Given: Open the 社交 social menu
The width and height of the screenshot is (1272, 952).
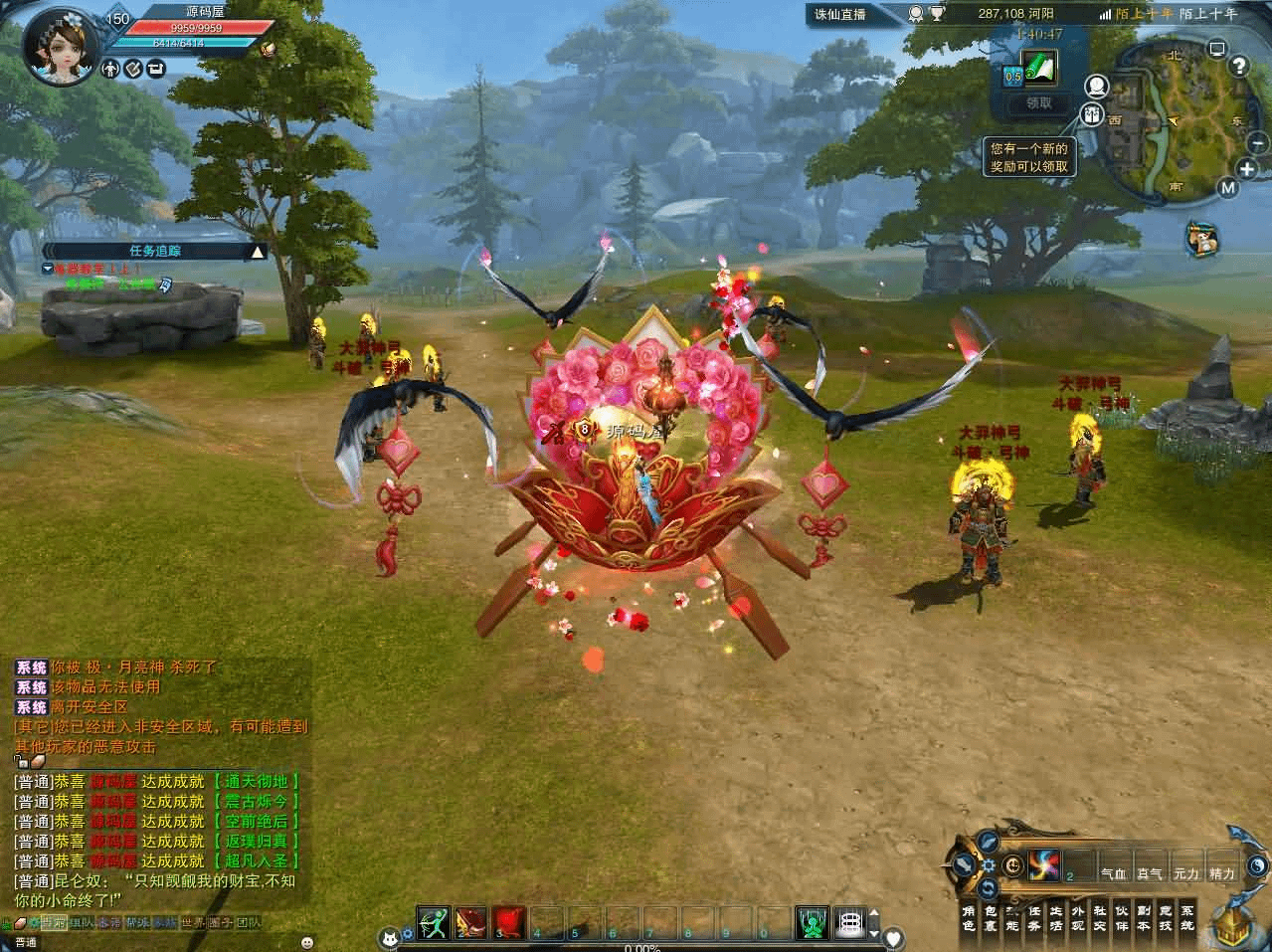Looking at the screenshot, I should [1099, 917].
